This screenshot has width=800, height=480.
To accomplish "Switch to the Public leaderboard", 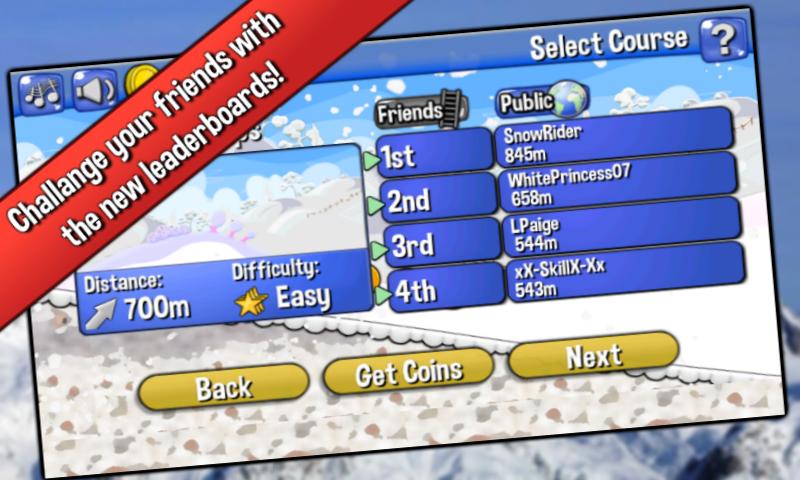I will pos(541,100).
